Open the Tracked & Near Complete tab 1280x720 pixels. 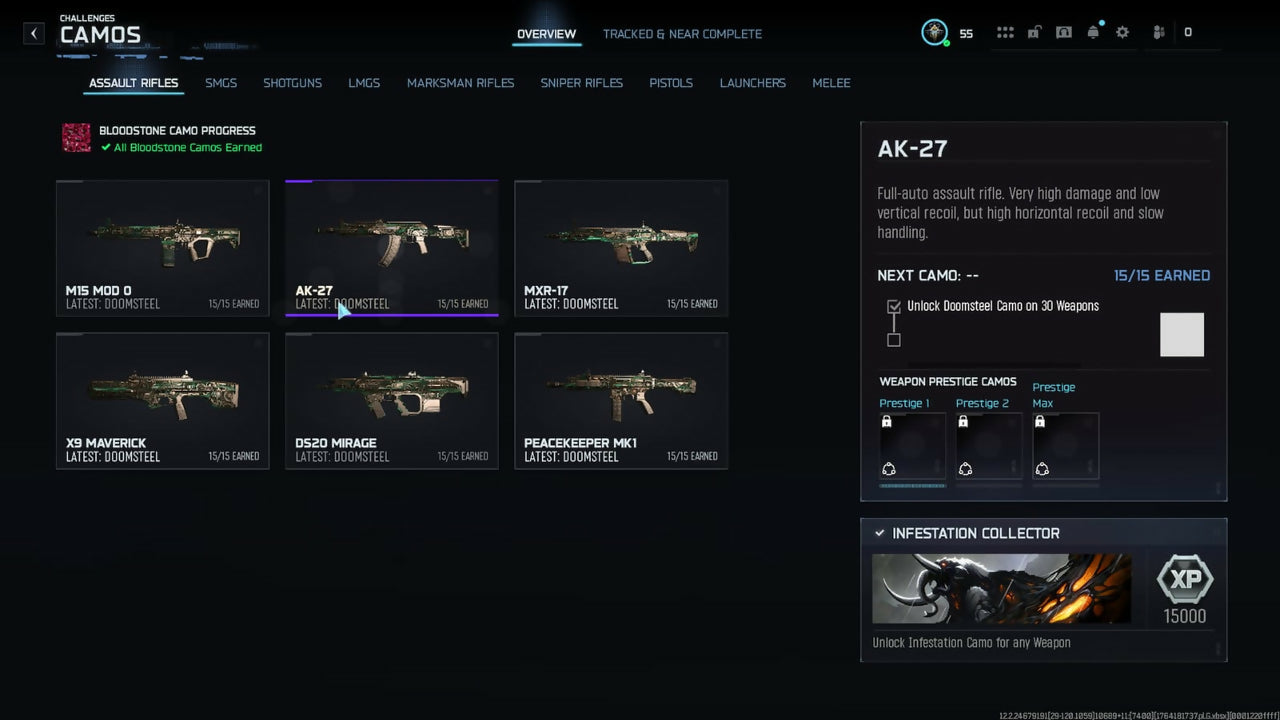pos(682,34)
